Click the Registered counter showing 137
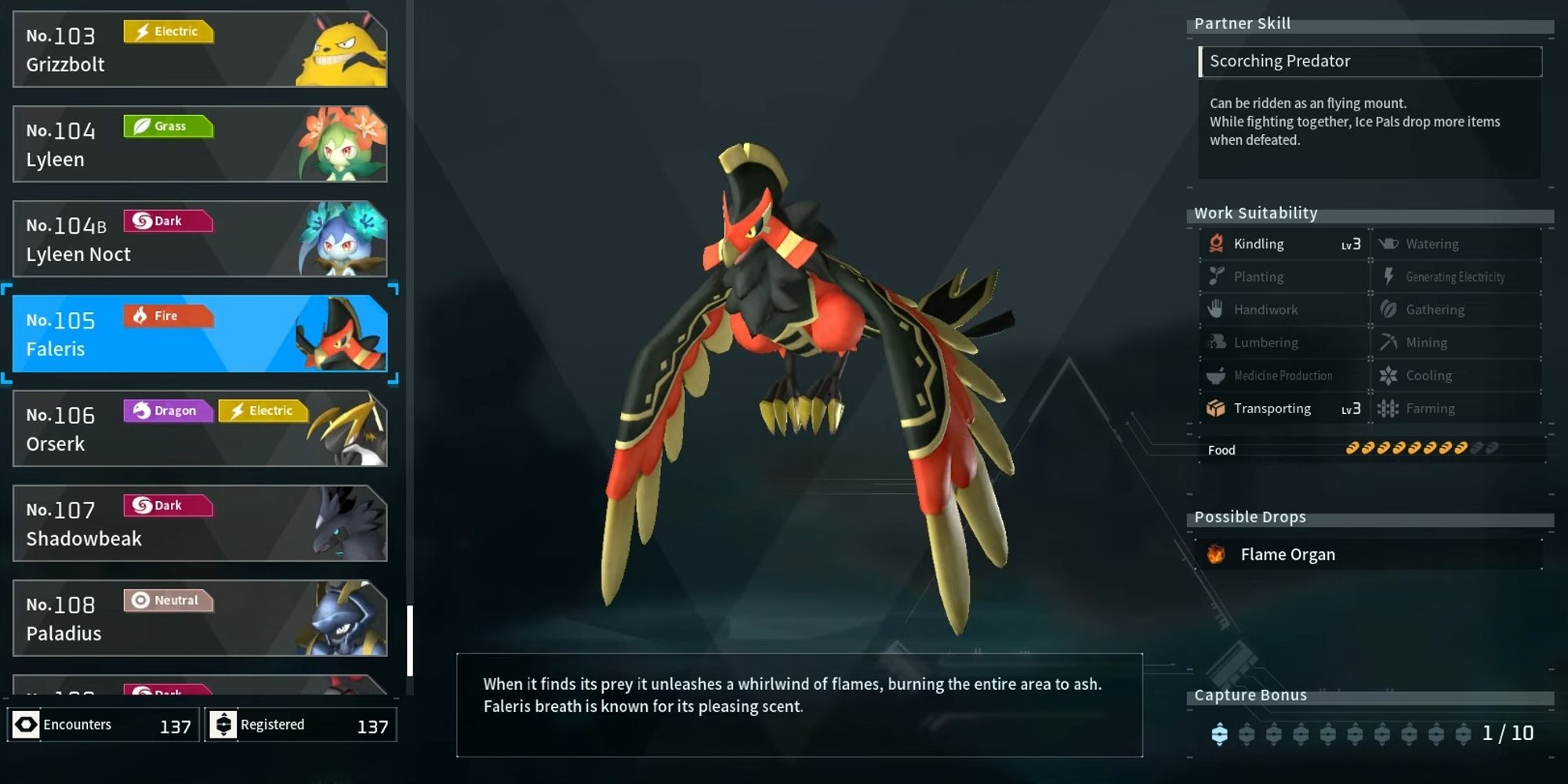Image resolution: width=1568 pixels, height=784 pixels. [x=302, y=724]
